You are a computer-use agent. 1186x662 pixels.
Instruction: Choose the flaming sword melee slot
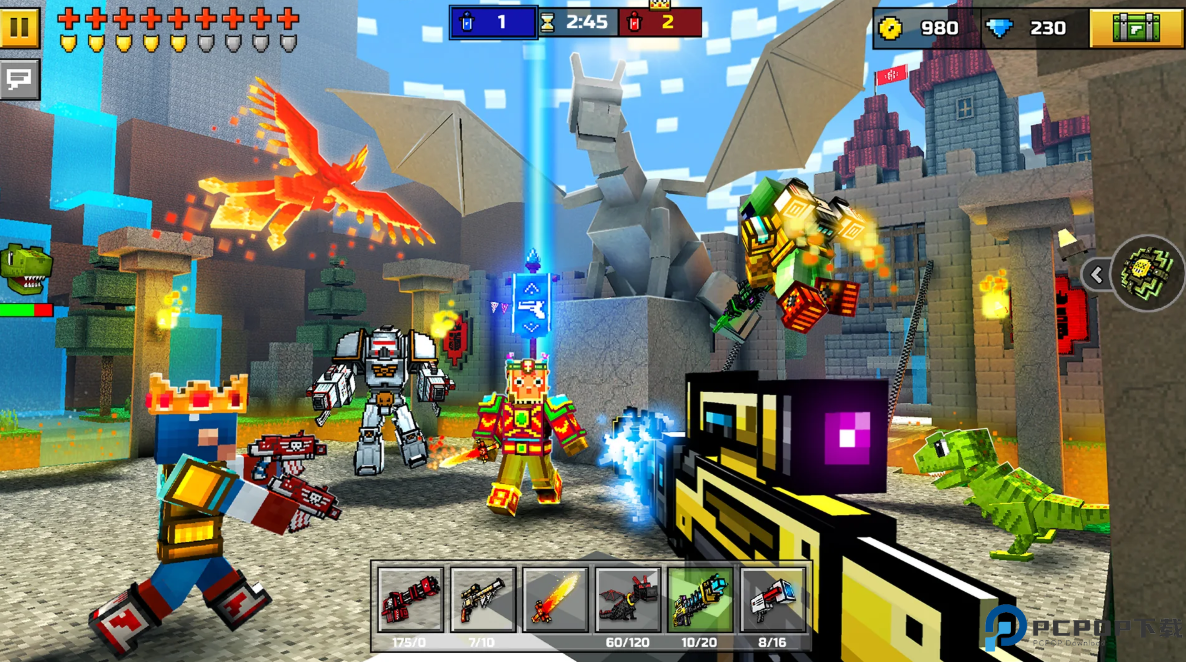click(555, 600)
